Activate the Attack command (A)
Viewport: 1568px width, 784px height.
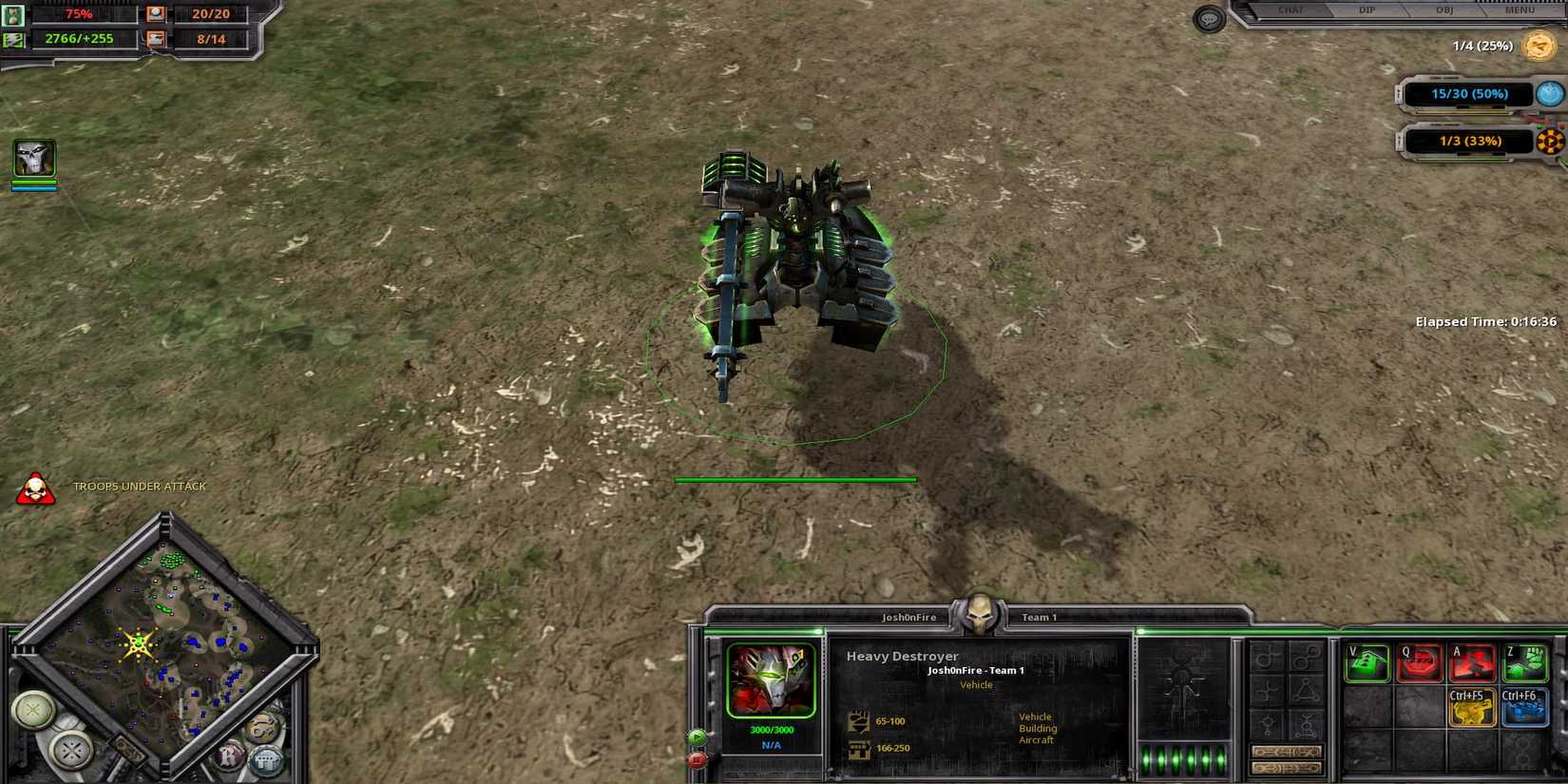pyautogui.click(x=1472, y=662)
